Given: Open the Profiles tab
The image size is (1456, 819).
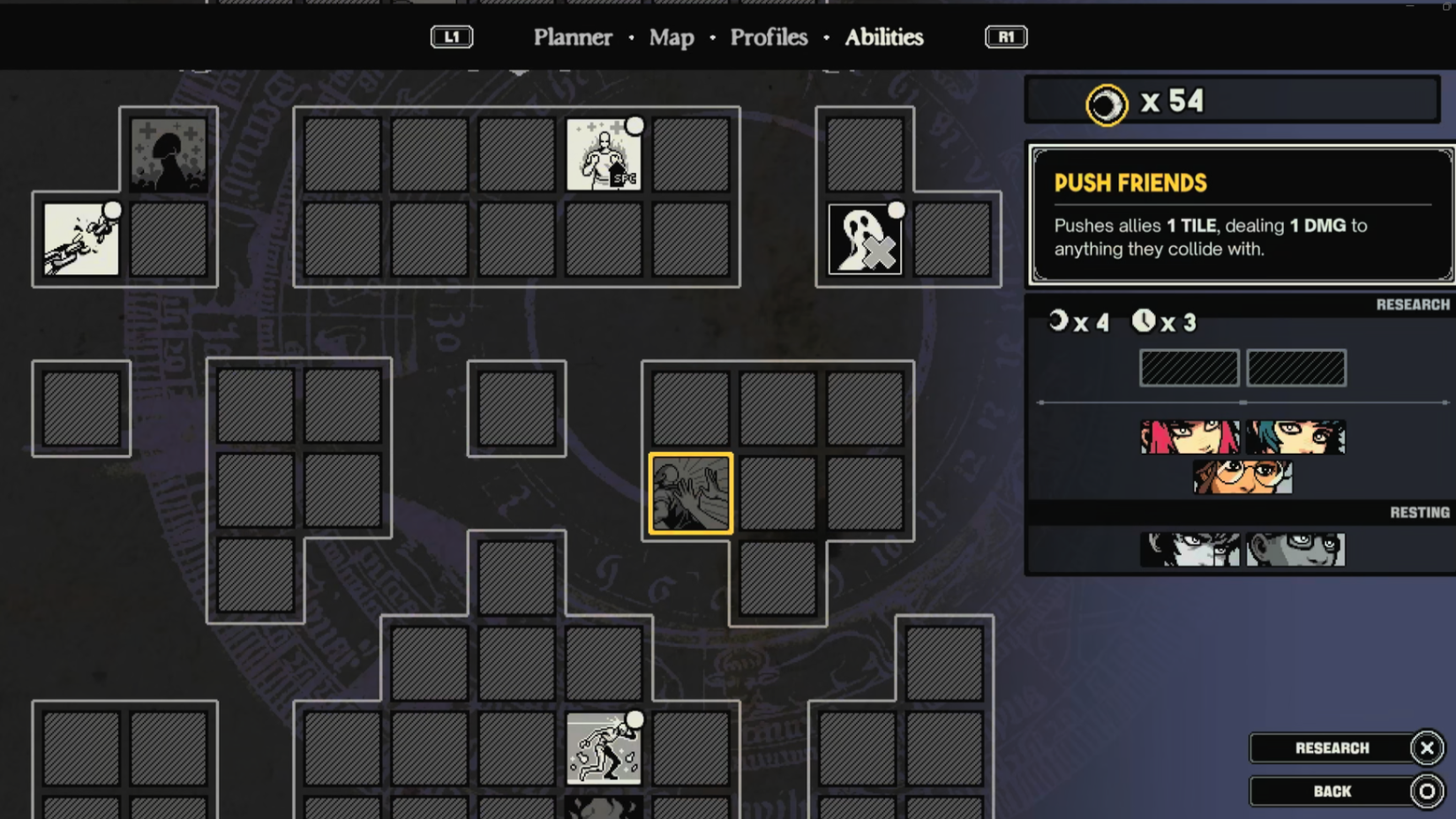Looking at the screenshot, I should pos(768,37).
